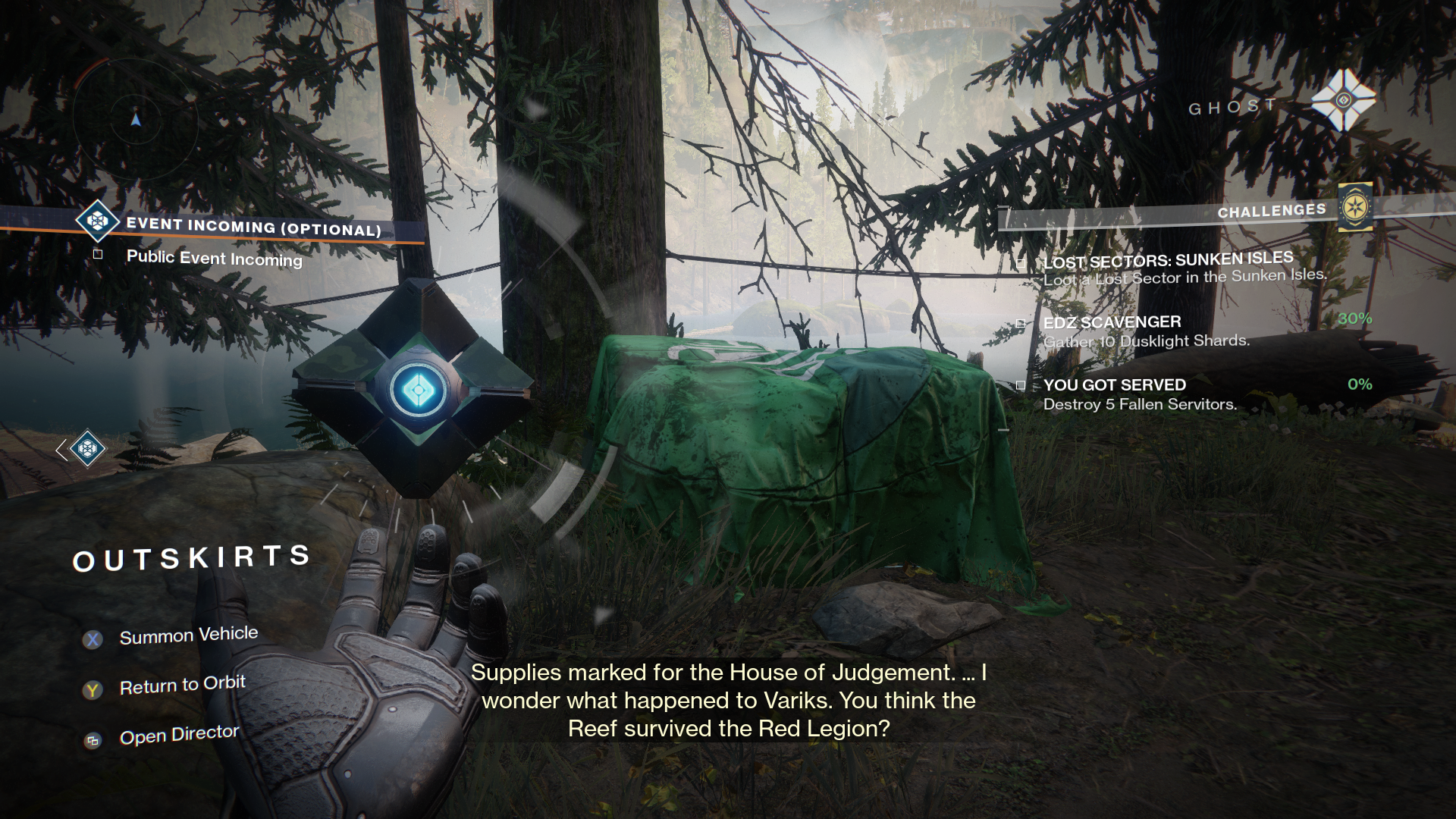Open Director from the Ghost menu
1456x819 pixels.
(x=179, y=735)
